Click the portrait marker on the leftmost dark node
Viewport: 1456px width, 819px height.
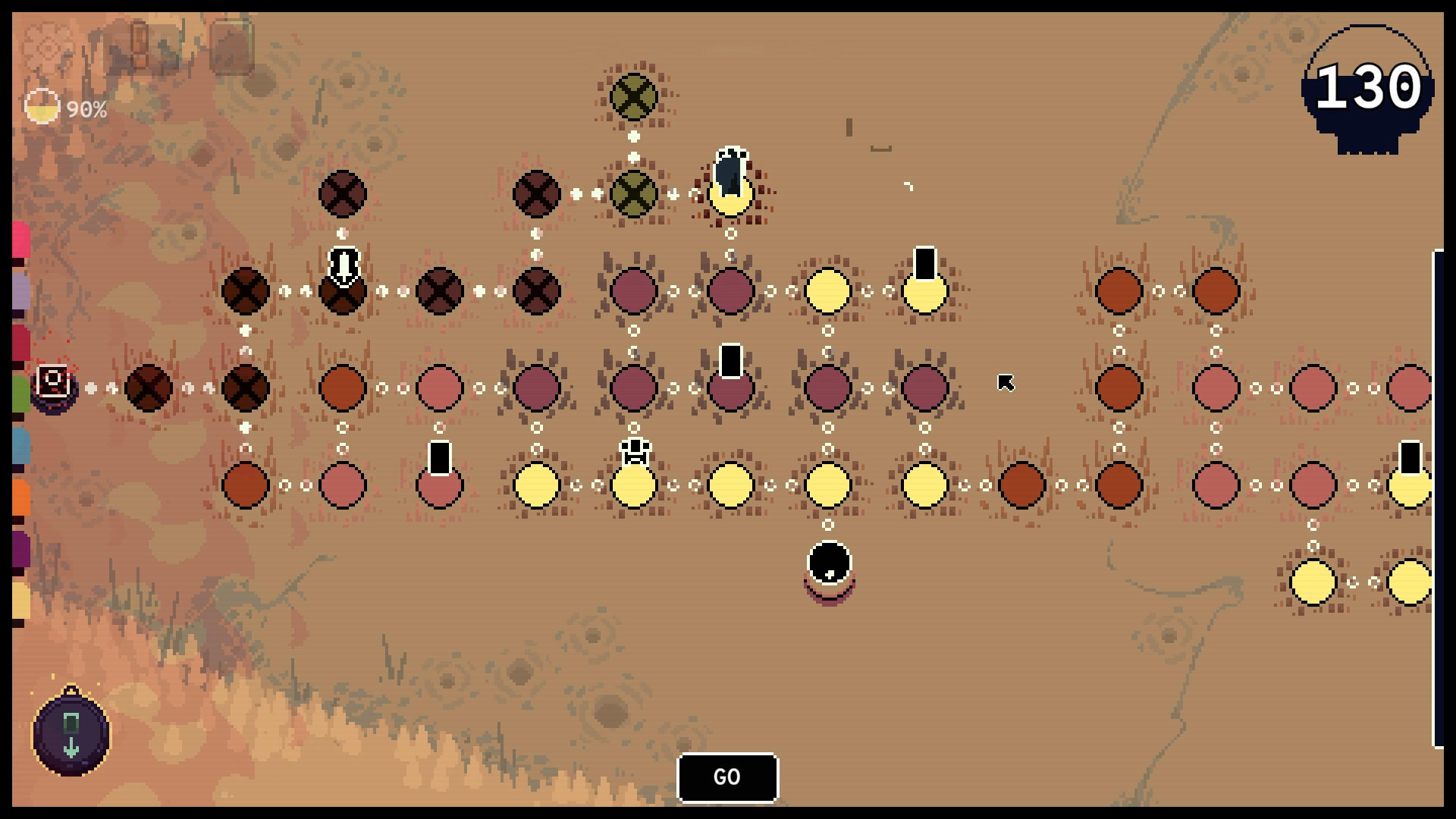[52, 381]
